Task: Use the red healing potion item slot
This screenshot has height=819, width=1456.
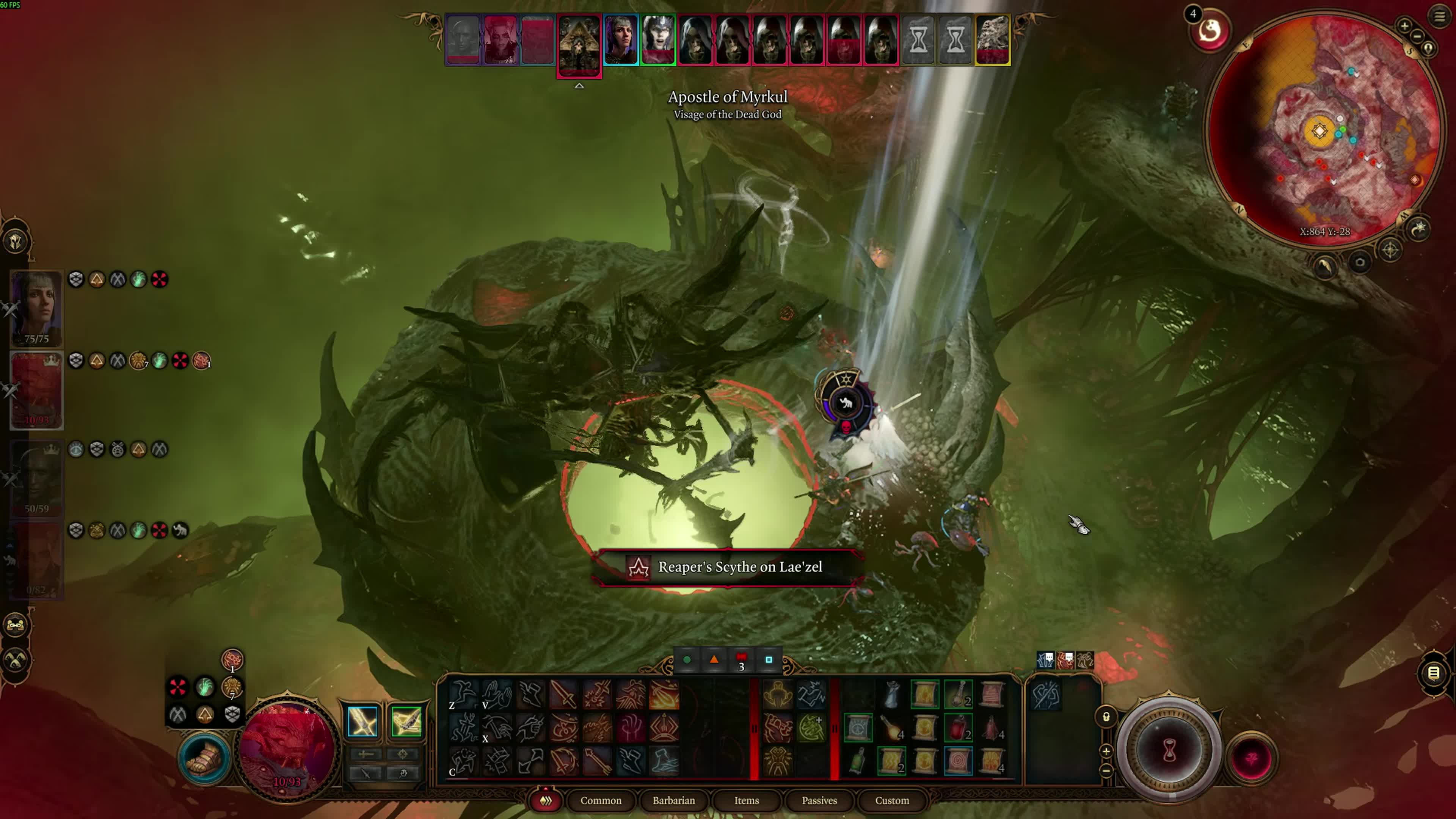Action: click(x=958, y=728)
